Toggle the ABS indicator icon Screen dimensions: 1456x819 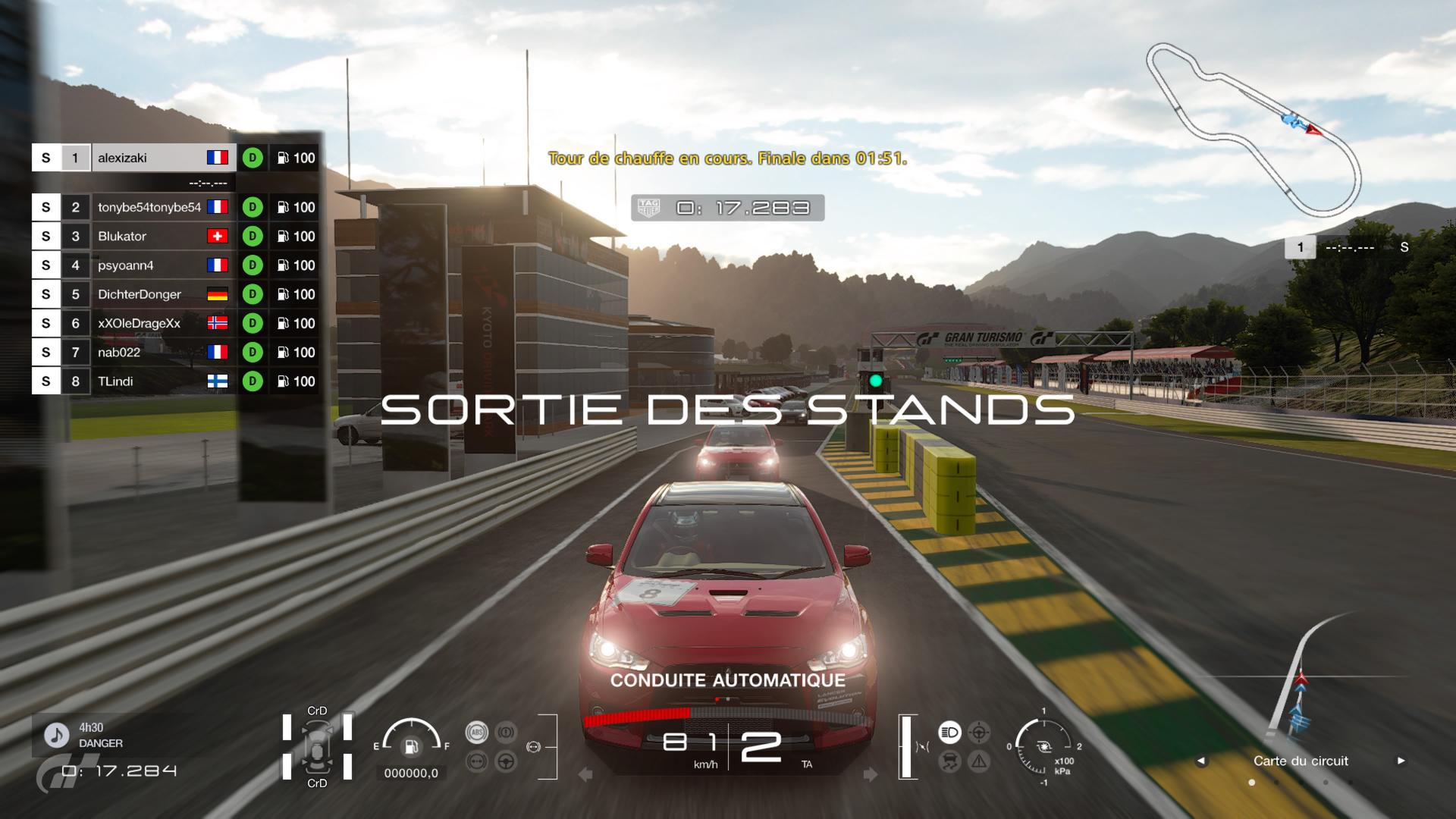476,732
